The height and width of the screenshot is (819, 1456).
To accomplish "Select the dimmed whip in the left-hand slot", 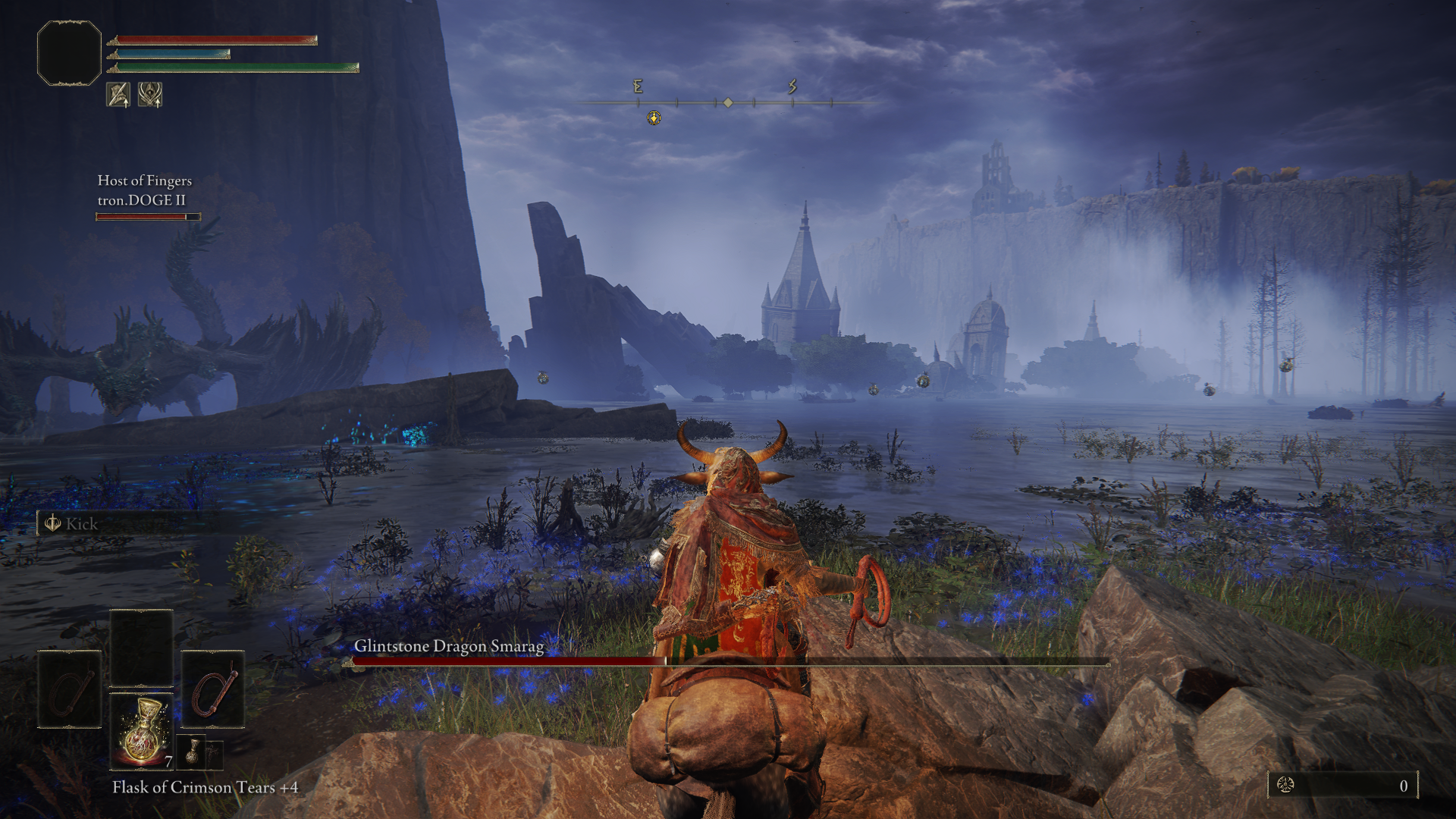I will pyautogui.click(x=70, y=689).
